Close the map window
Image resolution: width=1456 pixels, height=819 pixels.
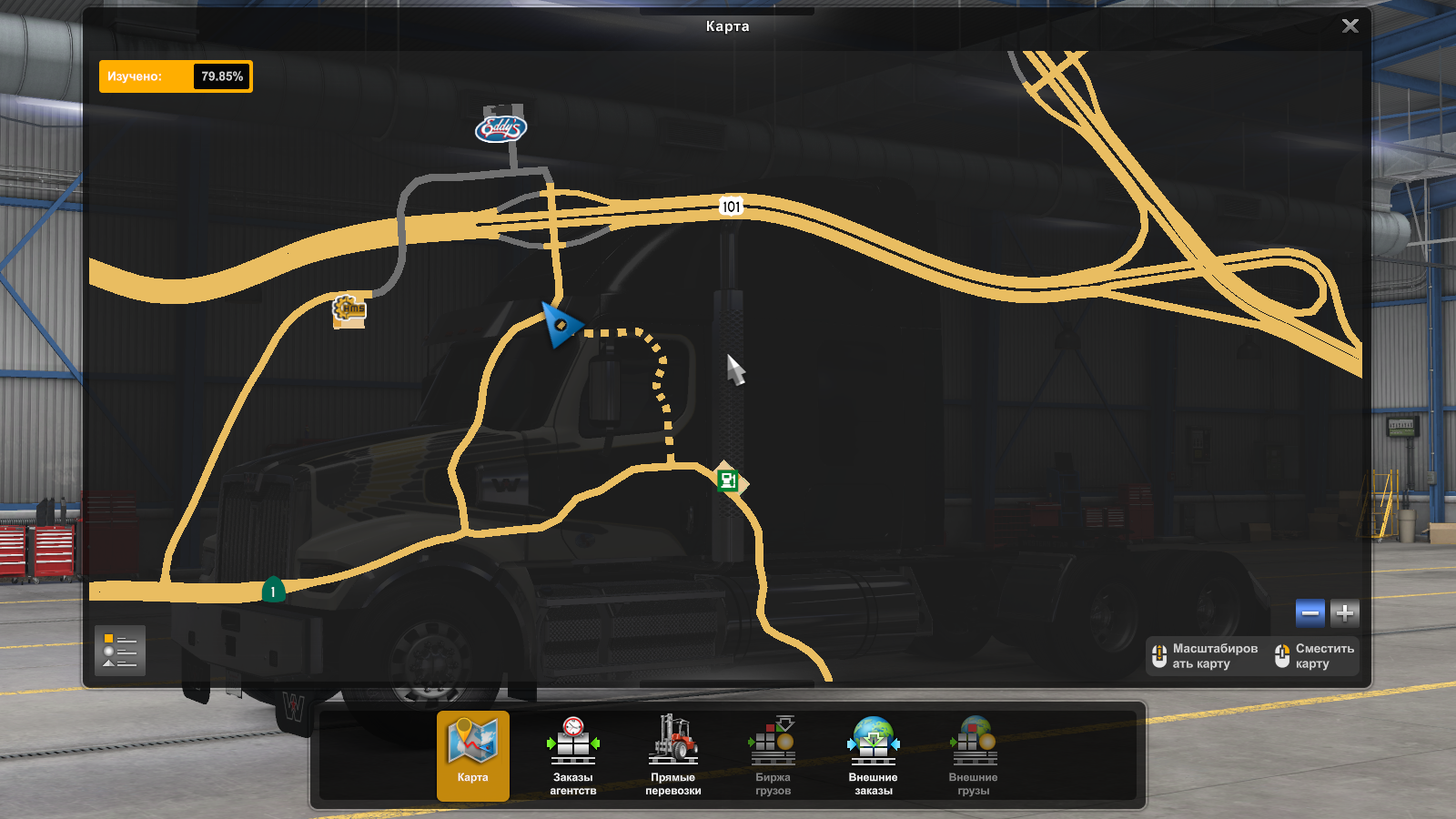pos(1350,26)
